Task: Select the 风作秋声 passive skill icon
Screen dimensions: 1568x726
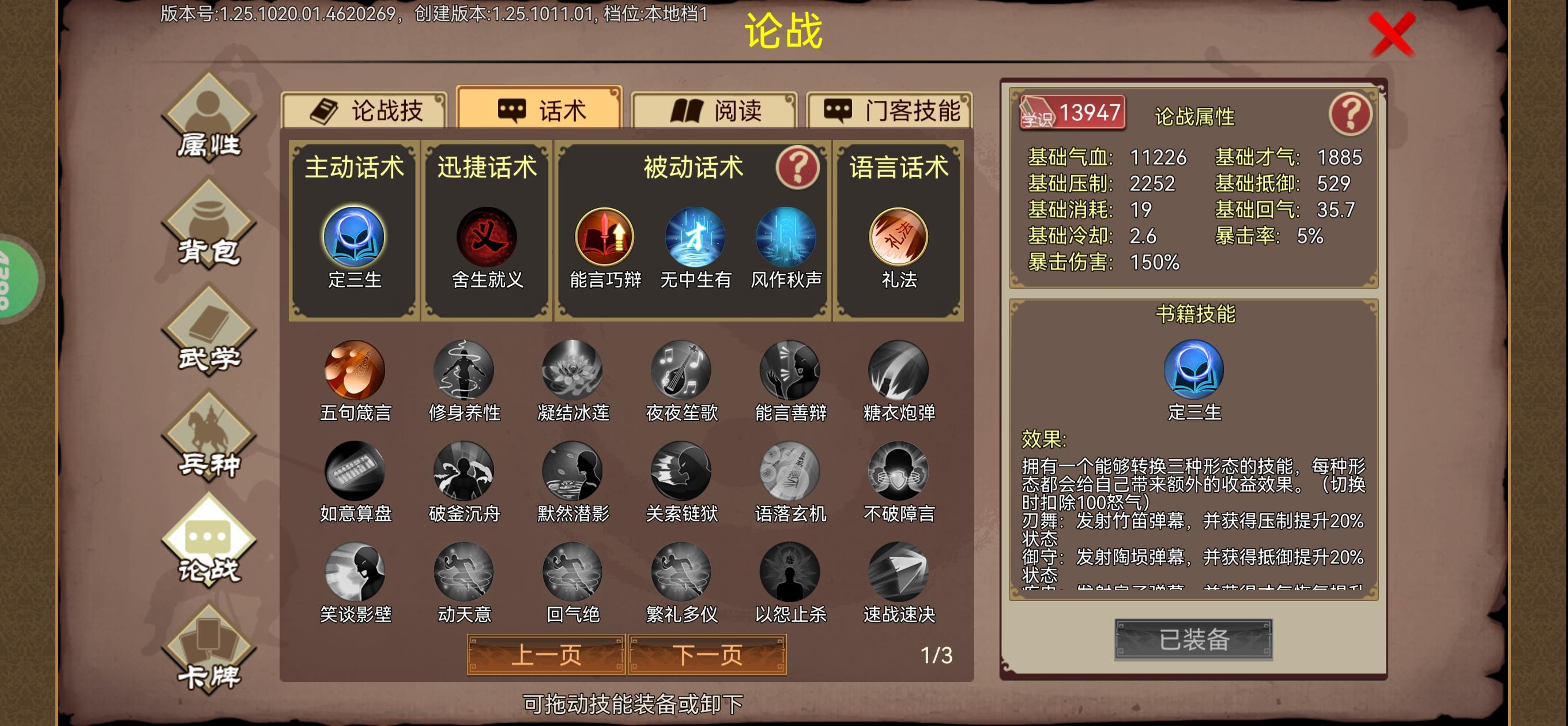Action: 787,239
